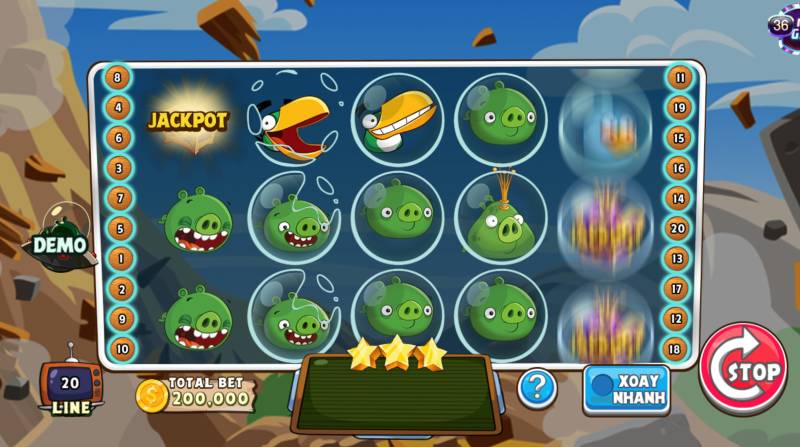Open the question mark help button
800x447 pixels.
(x=536, y=388)
